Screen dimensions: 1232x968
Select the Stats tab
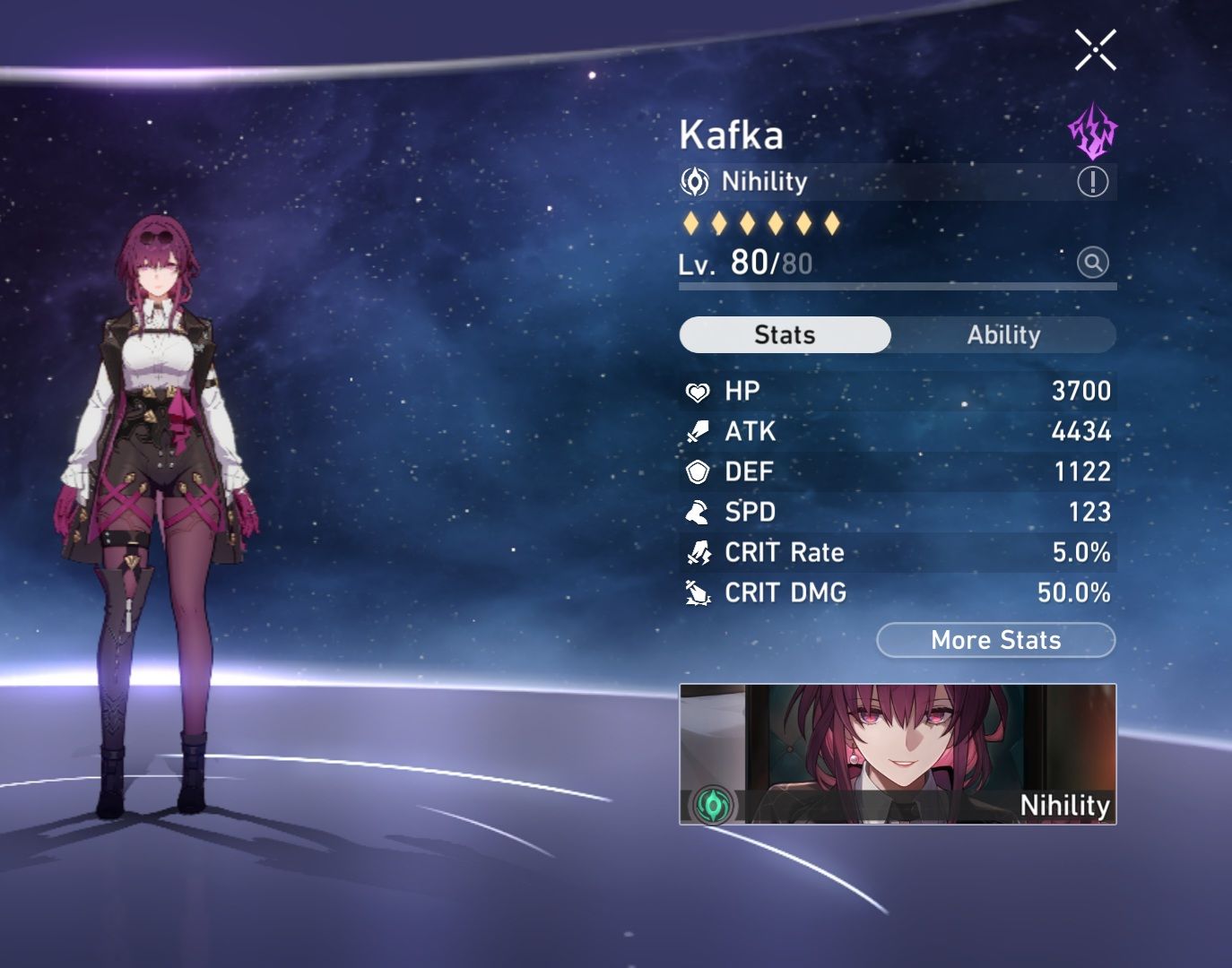click(x=785, y=334)
